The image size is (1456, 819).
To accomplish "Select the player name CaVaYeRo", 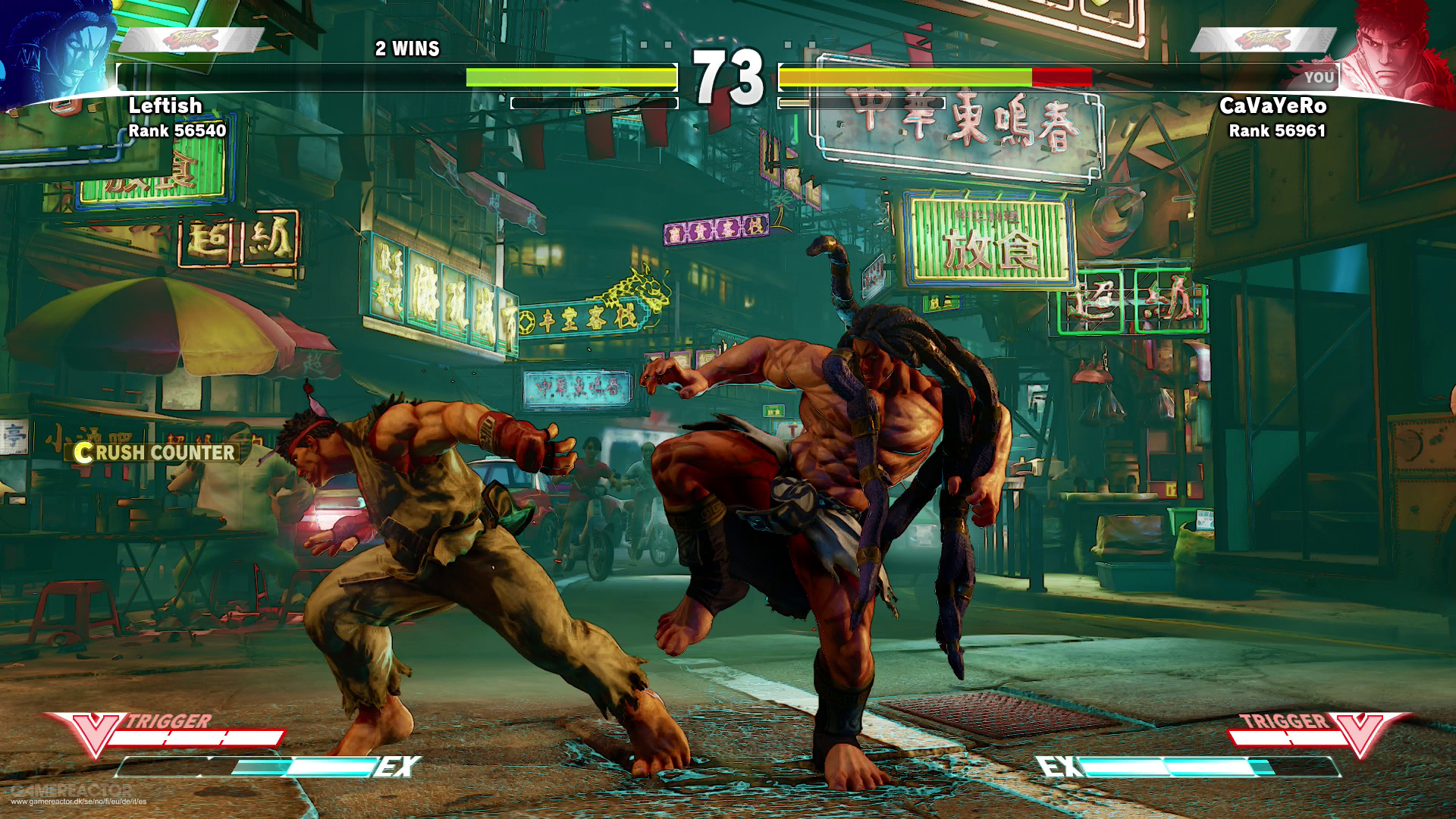I will (x=1272, y=106).
